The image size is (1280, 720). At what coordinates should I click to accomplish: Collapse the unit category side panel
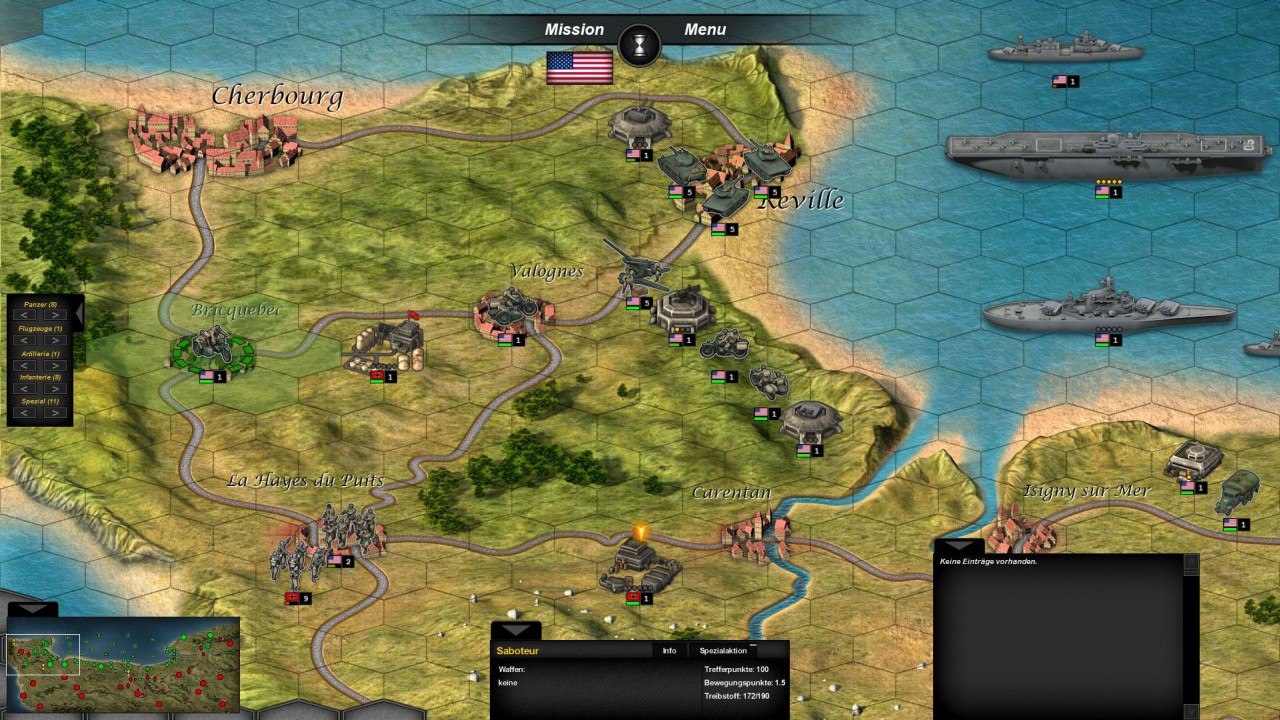79,314
